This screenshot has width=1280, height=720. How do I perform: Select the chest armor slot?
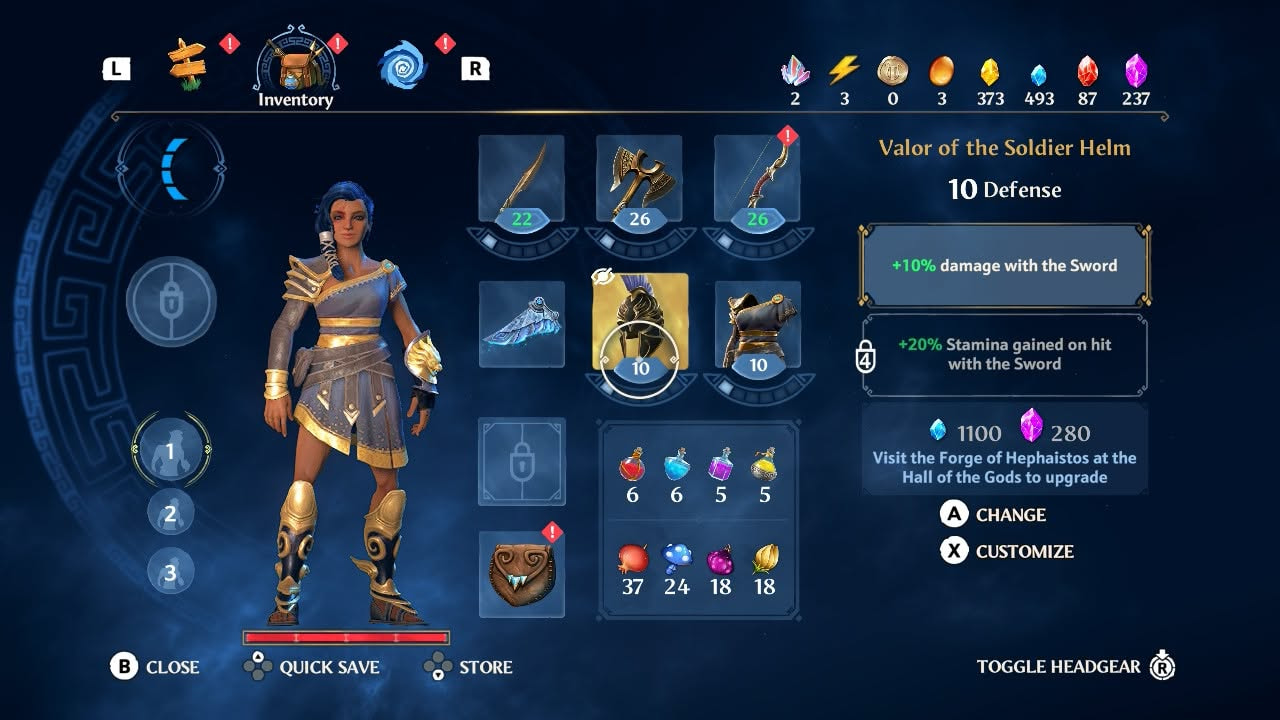pyautogui.click(x=757, y=324)
